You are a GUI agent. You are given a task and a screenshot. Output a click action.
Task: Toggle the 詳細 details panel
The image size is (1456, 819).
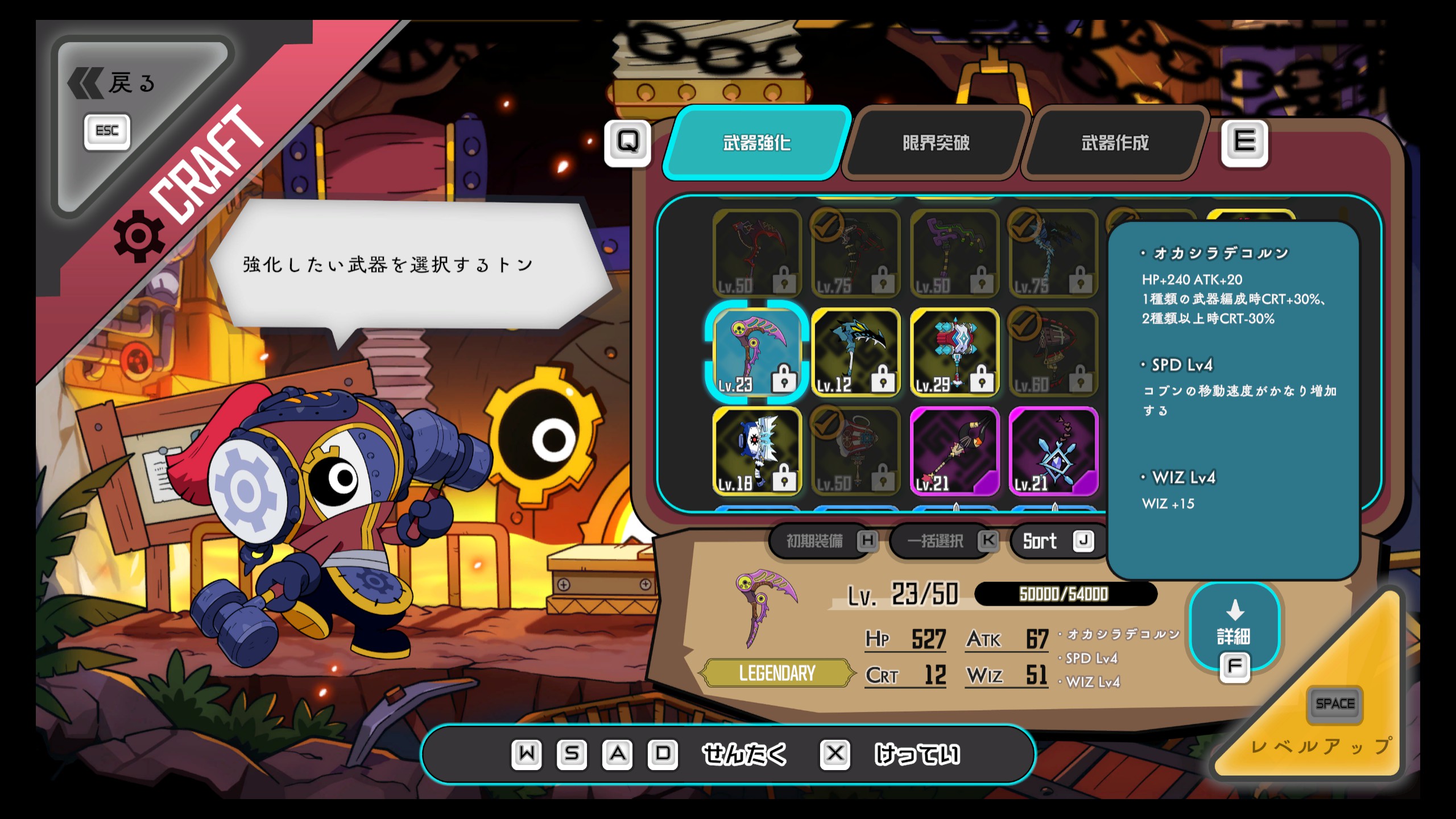point(1234,628)
